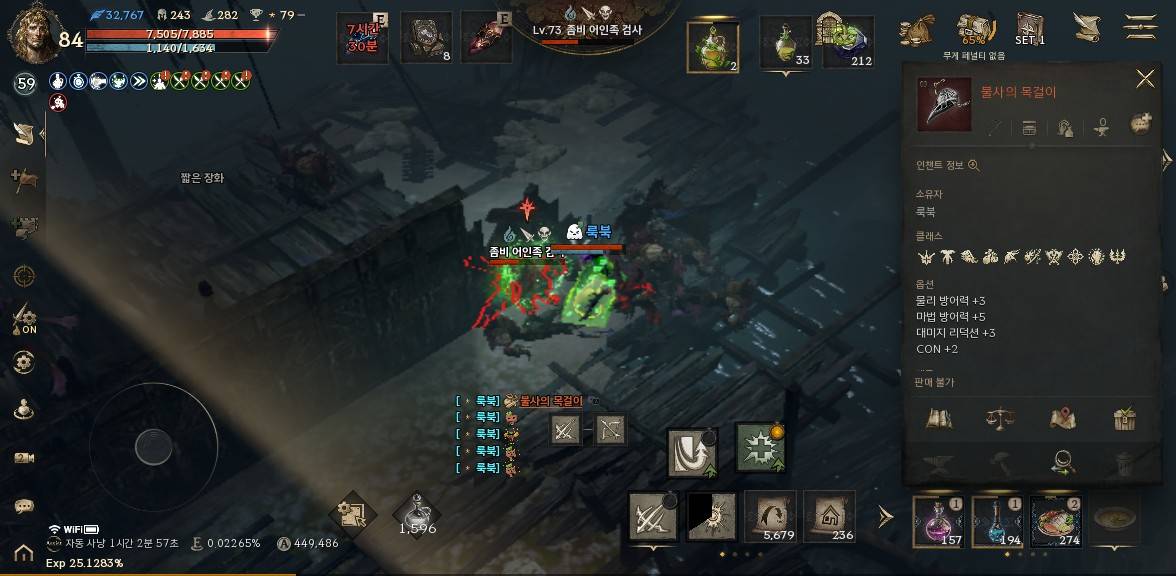Open the quest scroll with feather icon

coord(1087,27)
